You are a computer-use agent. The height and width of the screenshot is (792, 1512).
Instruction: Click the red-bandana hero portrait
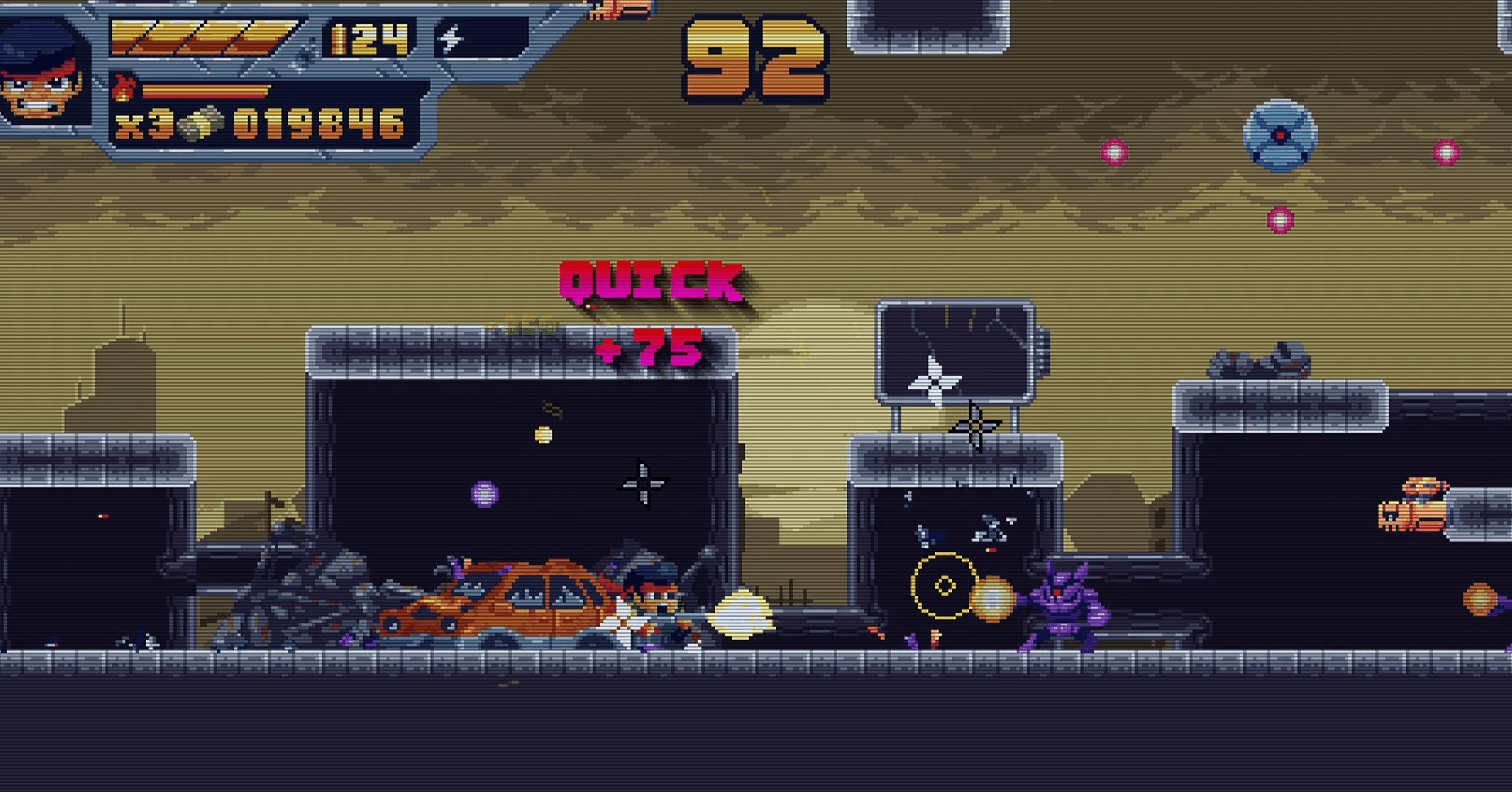tap(43, 74)
